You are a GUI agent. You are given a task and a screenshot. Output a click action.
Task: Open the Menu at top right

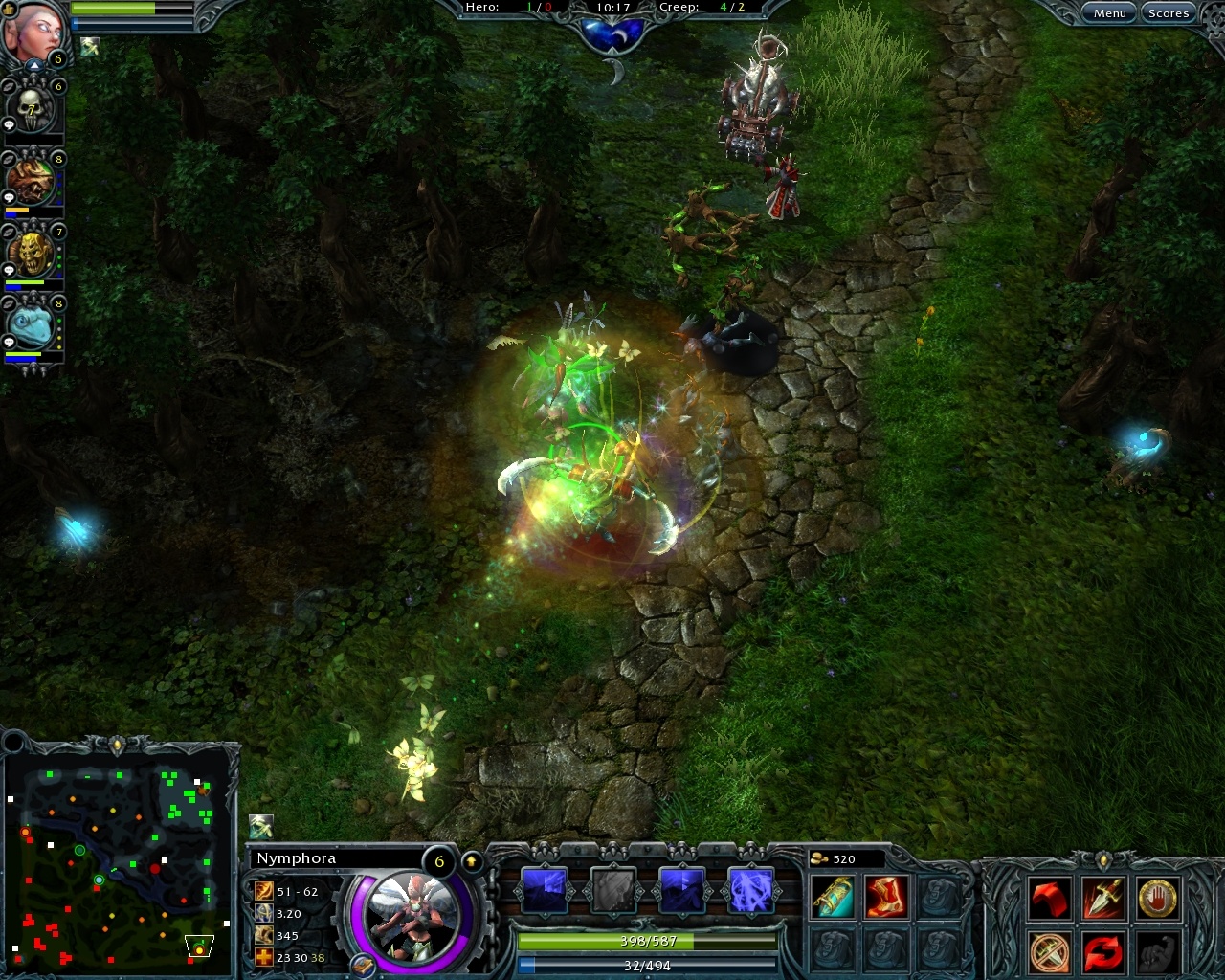coord(1108,12)
